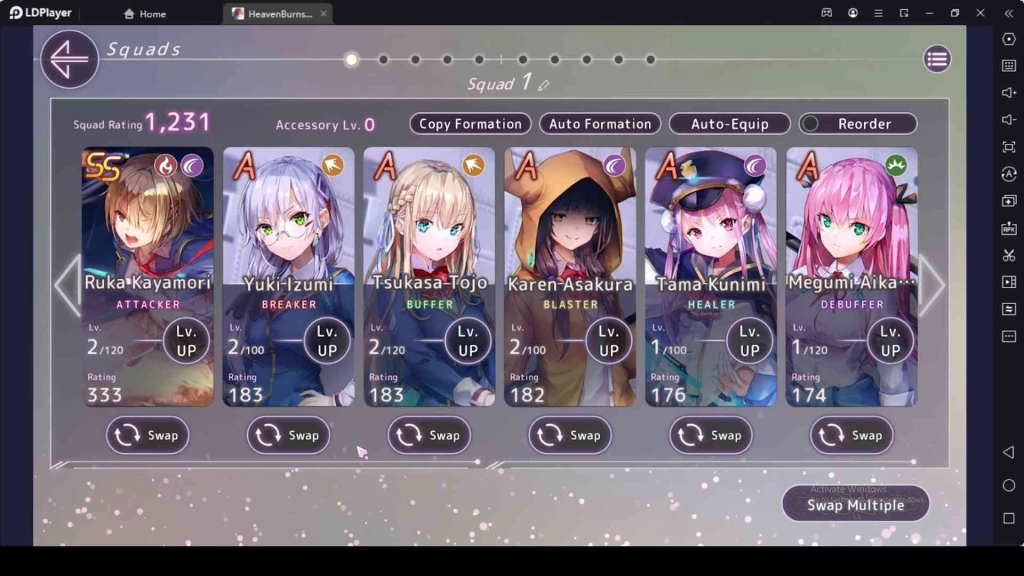Level up Yuki Izumi
This screenshot has height=576, width=1024.
[x=327, y=341]
